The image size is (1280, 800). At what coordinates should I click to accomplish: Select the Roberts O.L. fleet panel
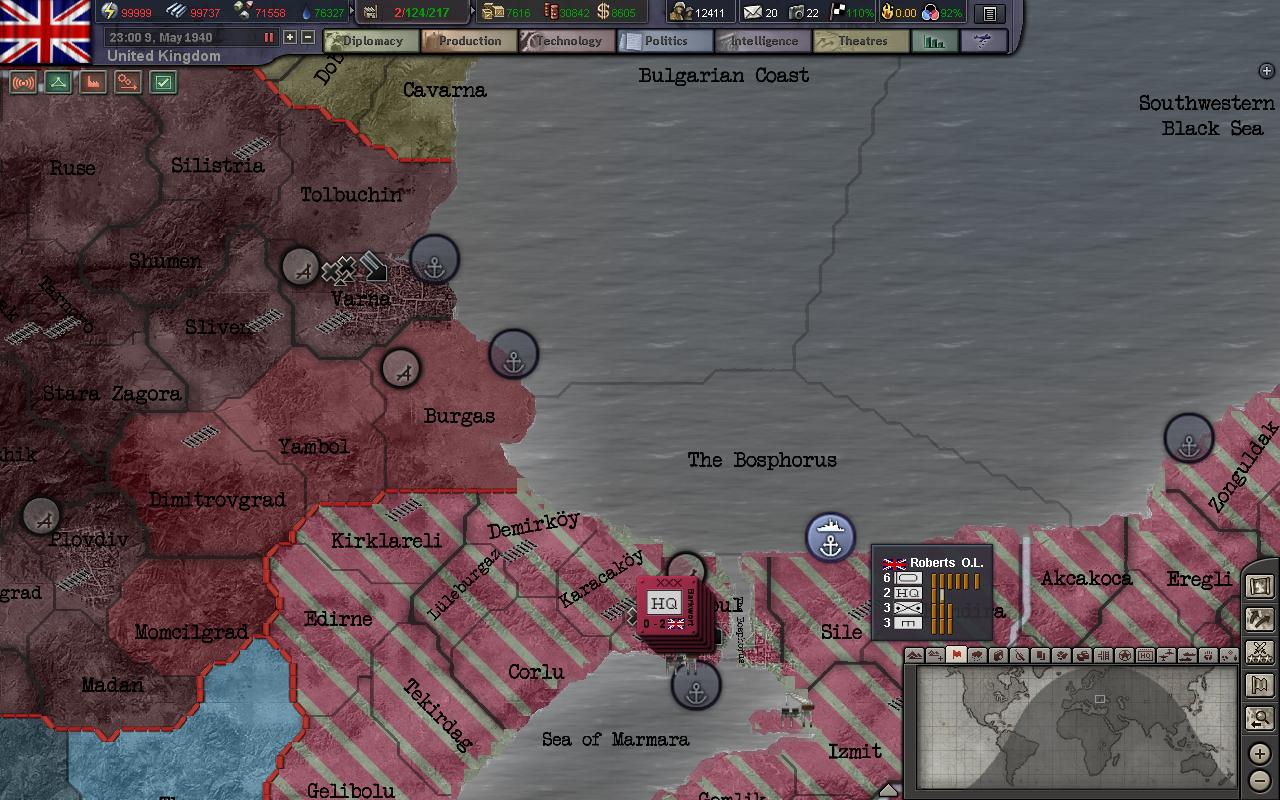pyautogui.click(x=933, y=592)
